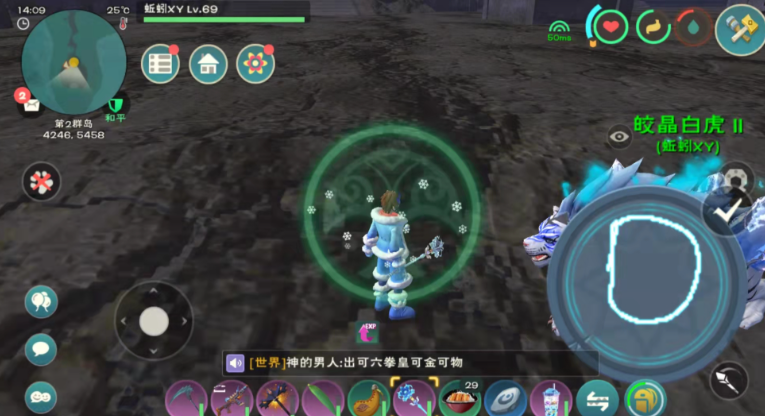Toggle the green shield peace mode icon
The image size is (765, 416).
[116, 104]
